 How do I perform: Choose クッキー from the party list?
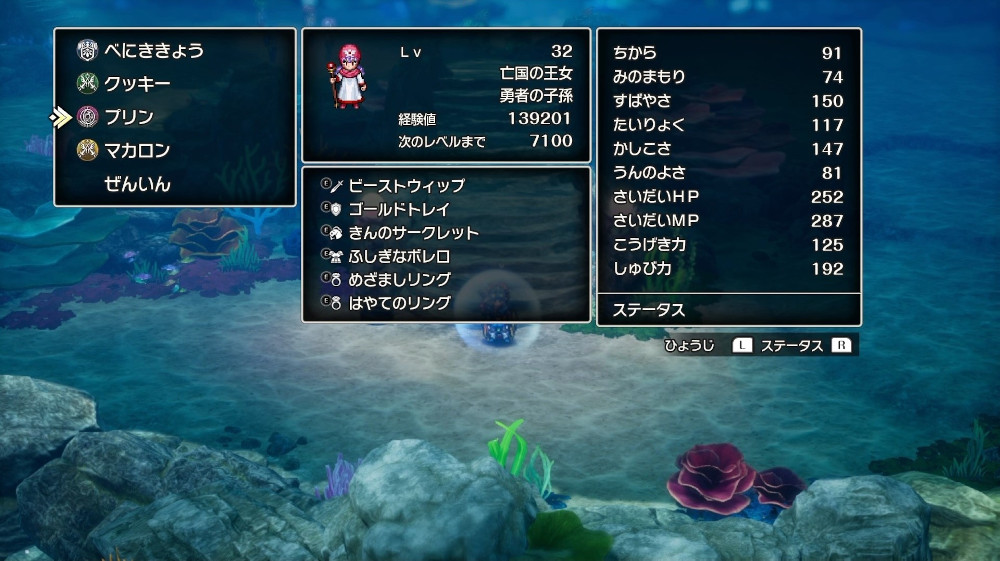pyautogui.click(x=137, y=83)
